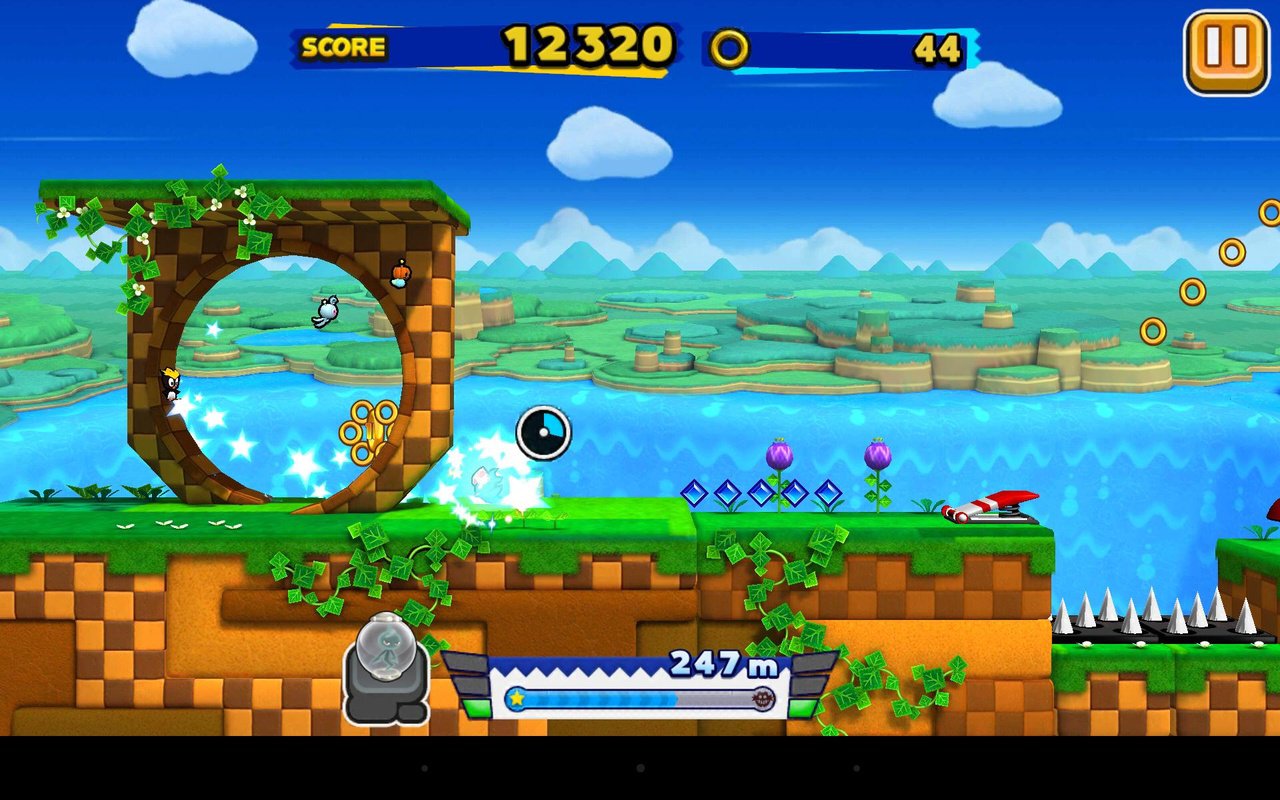The width and height of the screenshot is (1280, 800).
Task: Tap the crowned enemy on the loop's left edge
Action: pyautogui.click(x=172, y=383)
